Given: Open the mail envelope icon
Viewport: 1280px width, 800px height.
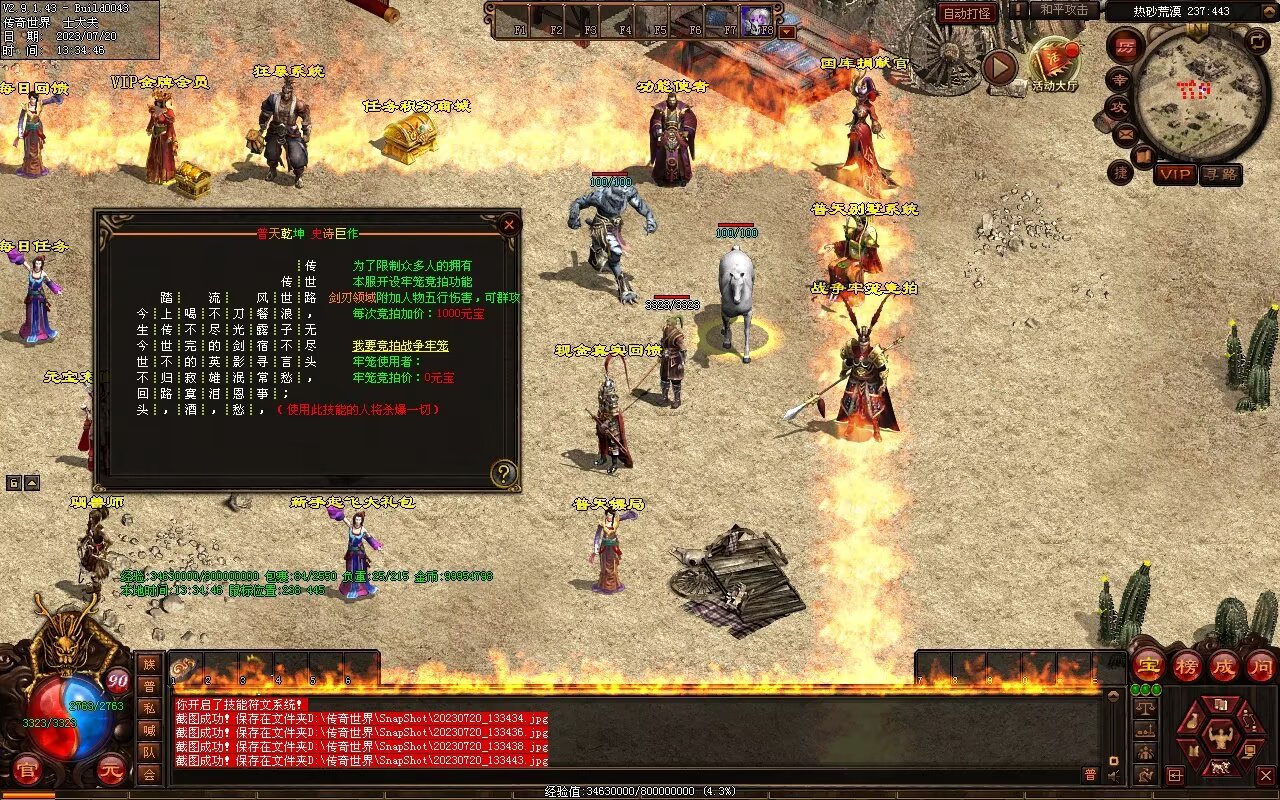Looking at the screenshot, I should point(1126,131).
